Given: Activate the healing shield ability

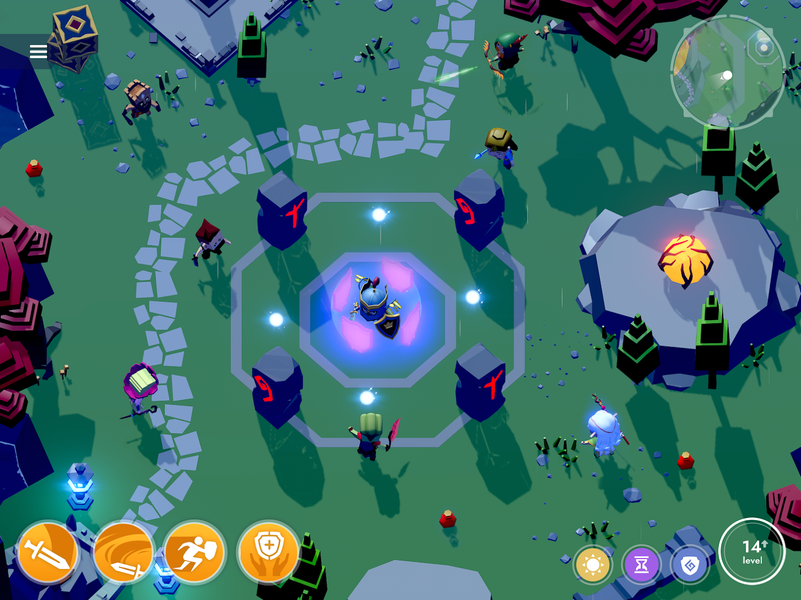Looking at the screenshot, I should click(x=268, y=552).
